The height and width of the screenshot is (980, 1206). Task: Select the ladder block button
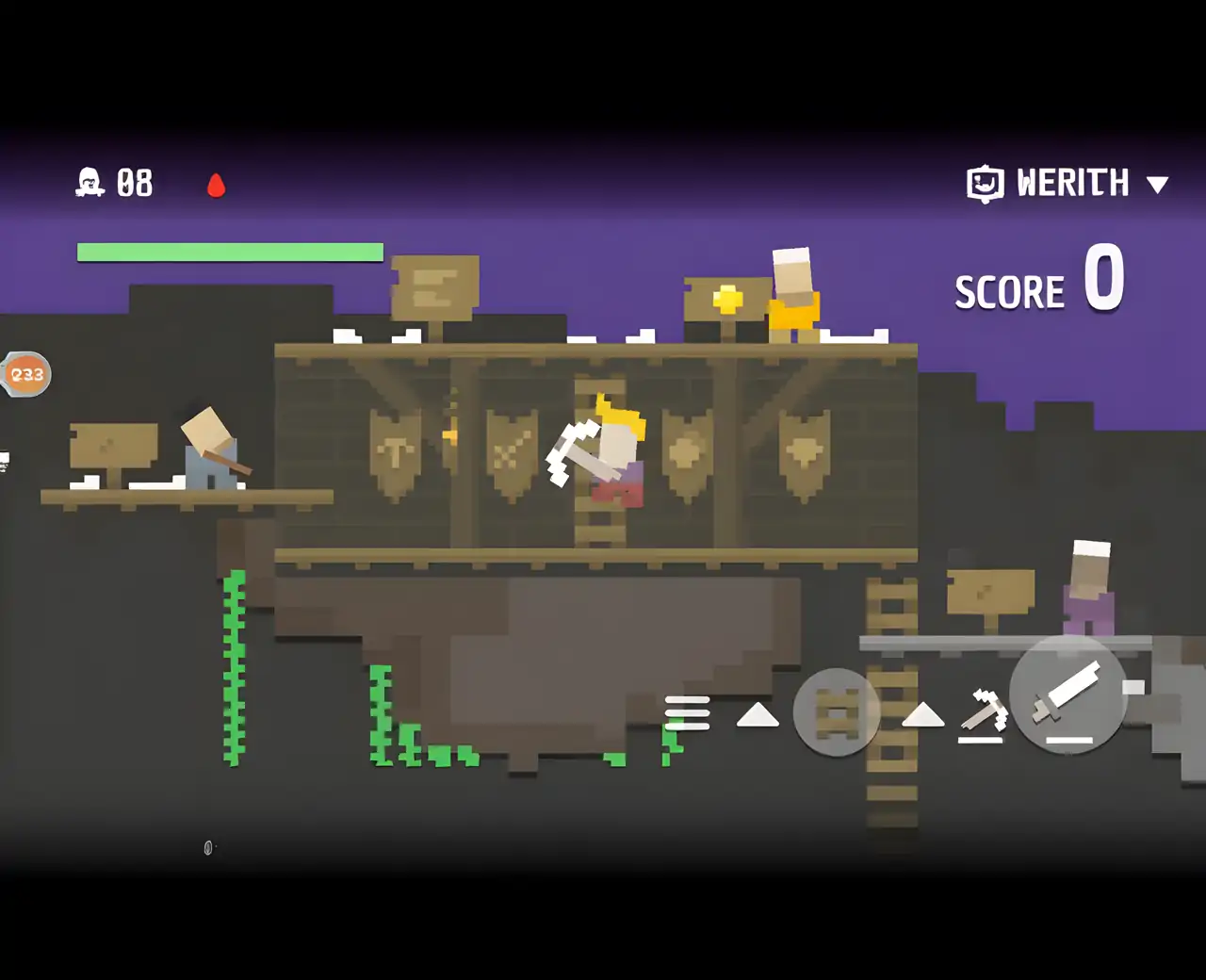(837, 712)
